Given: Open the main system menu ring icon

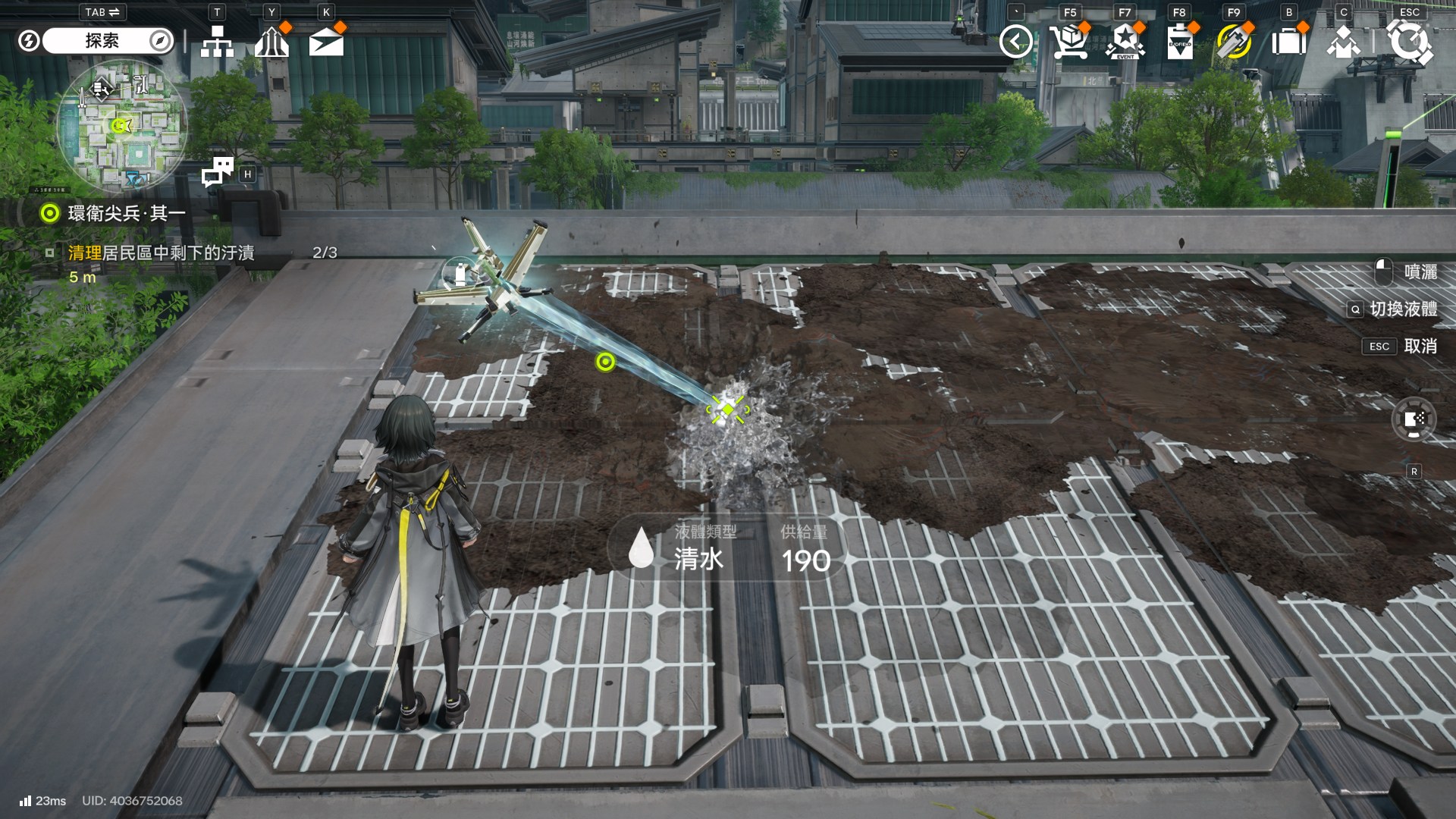Looking at the screenshot, I should pyautogui.click(x=1409, y=42).
